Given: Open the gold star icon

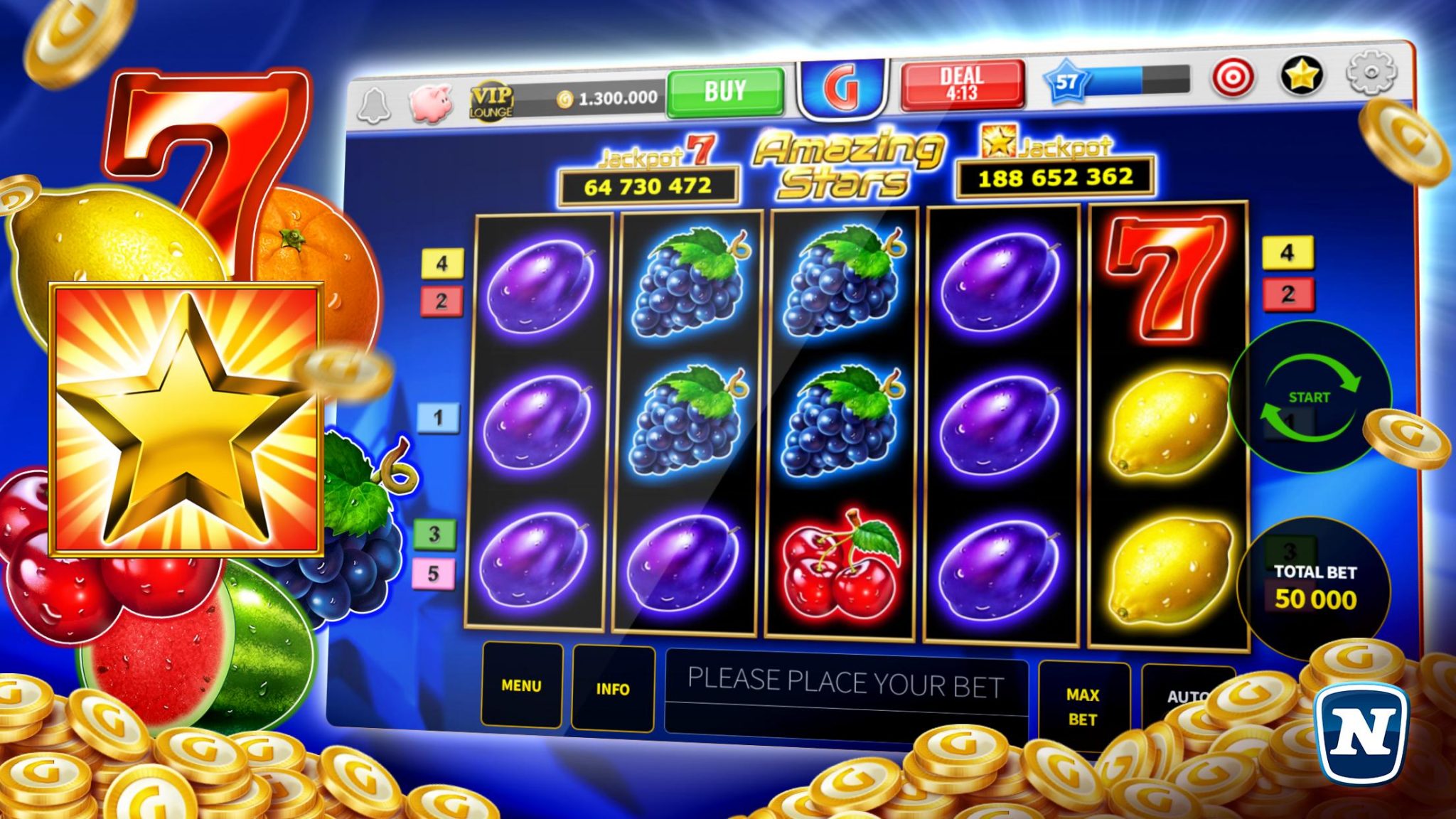Looking at the screenshot, I should [1301, 75].
